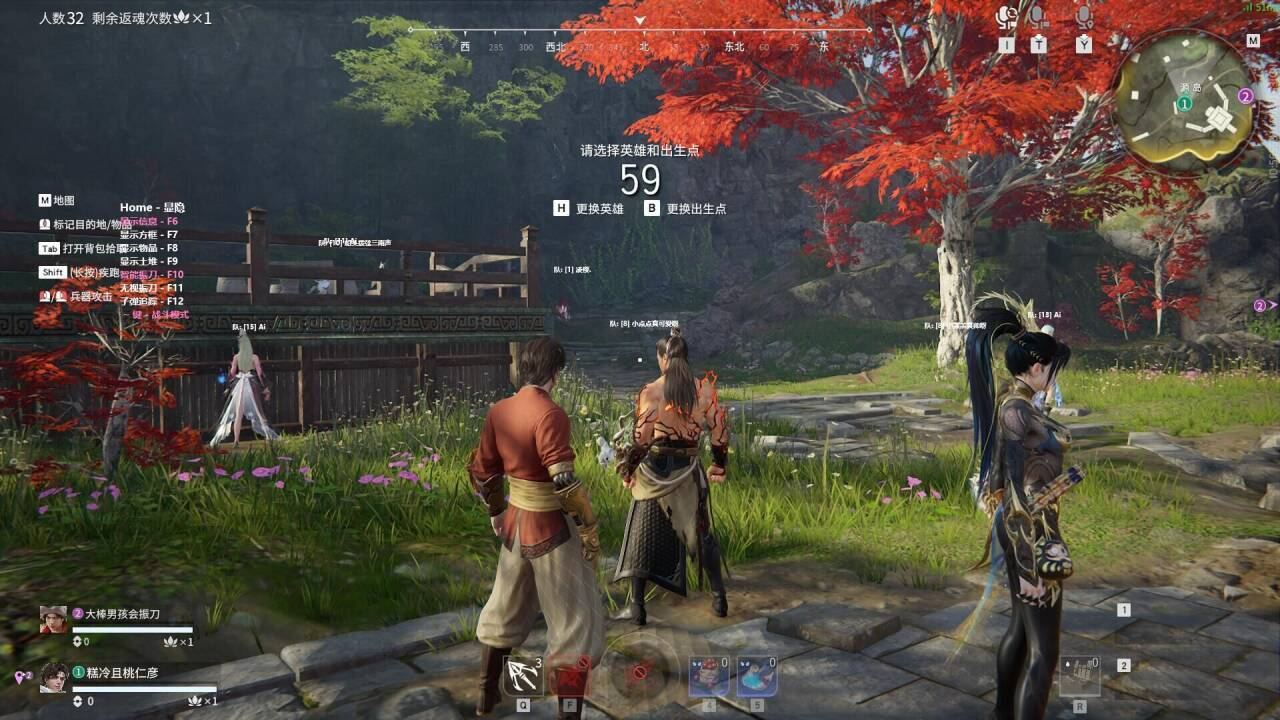
Task: Click the compass bar heading strip
Action: tap(640, 46)
